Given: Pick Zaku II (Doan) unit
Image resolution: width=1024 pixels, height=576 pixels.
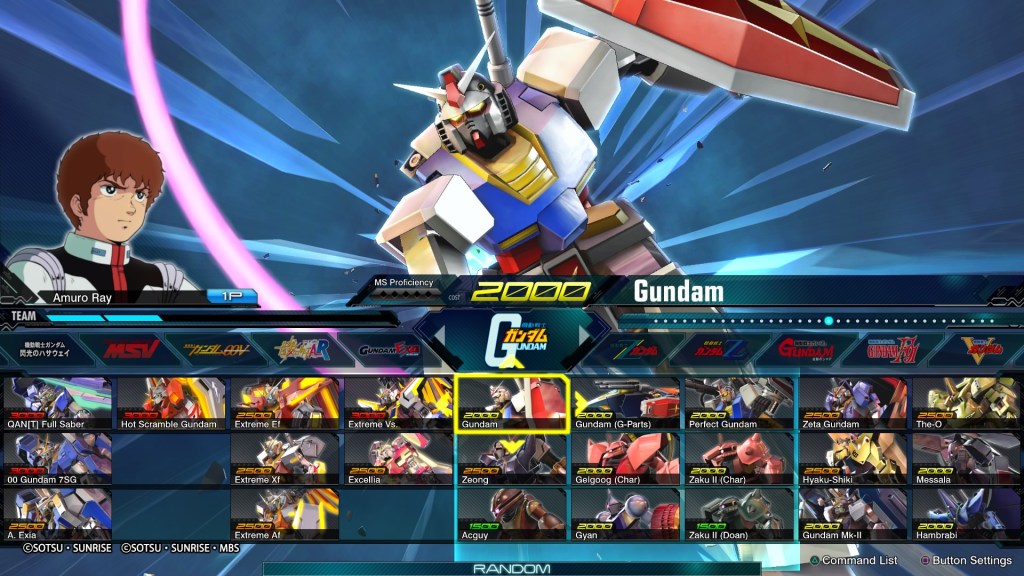Looking at the screenshot, I should (740, 514).
